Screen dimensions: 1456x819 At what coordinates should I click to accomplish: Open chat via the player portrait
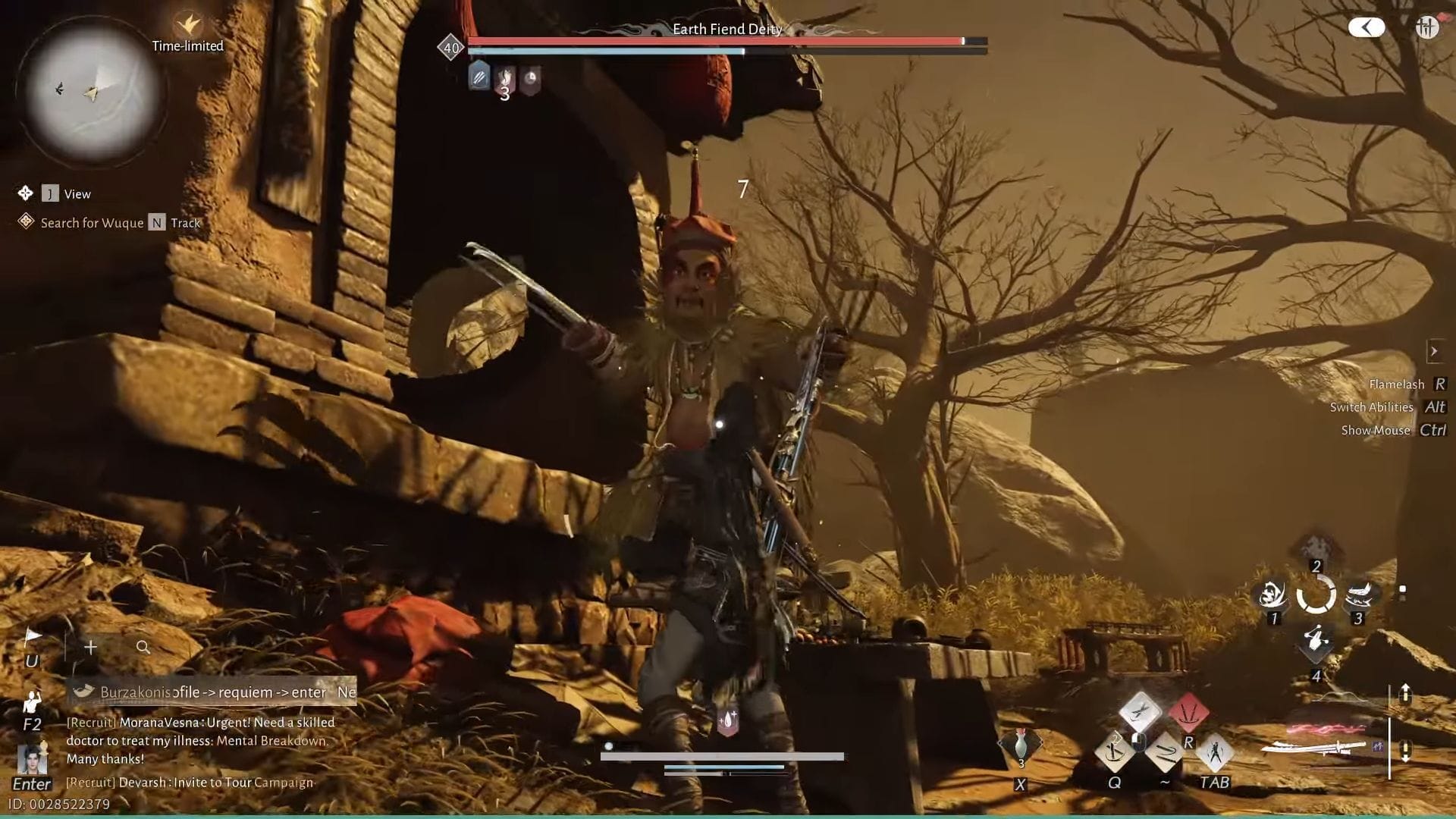33,759
